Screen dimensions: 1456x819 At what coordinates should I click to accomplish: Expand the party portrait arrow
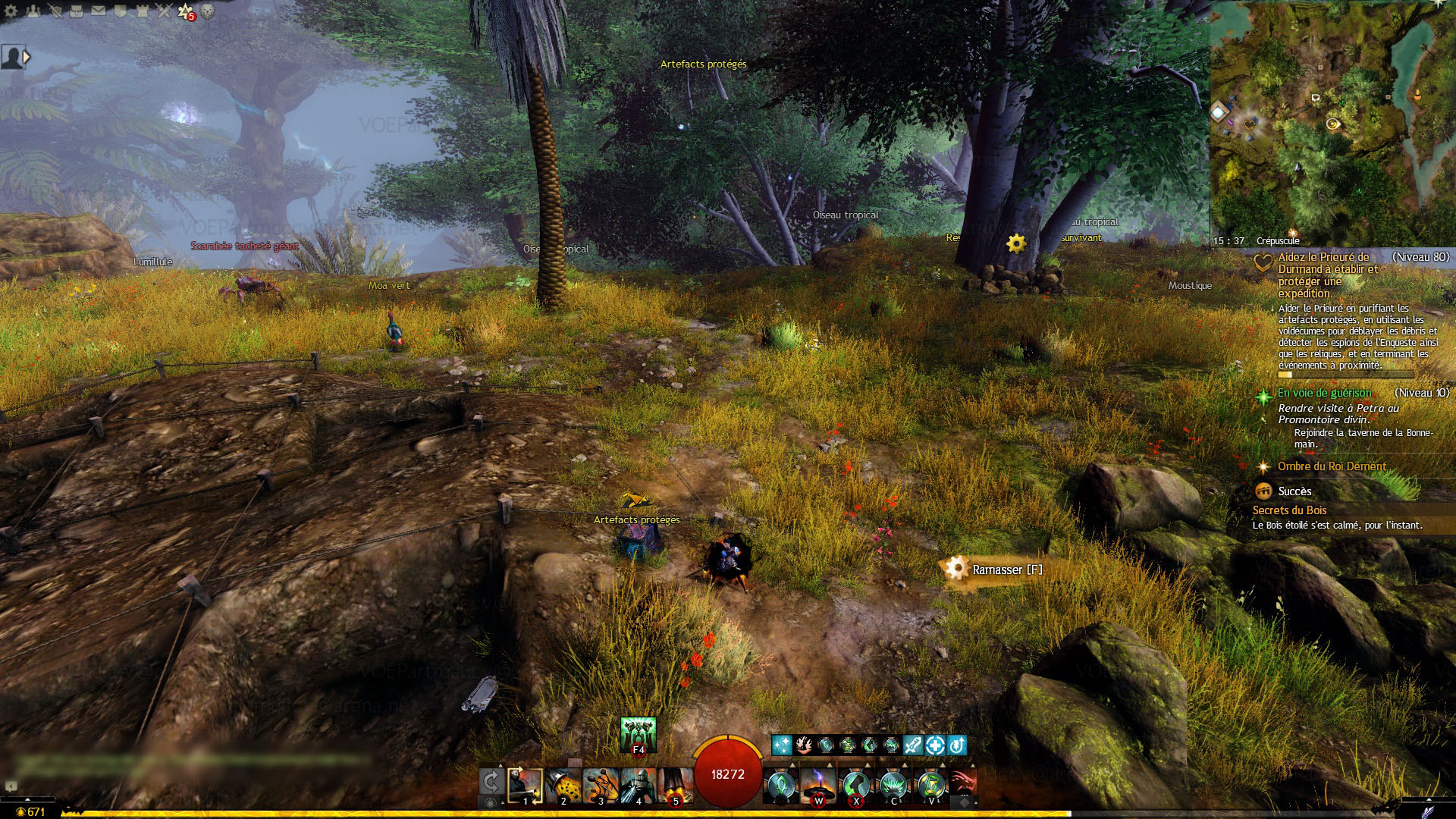pos(27,57)
